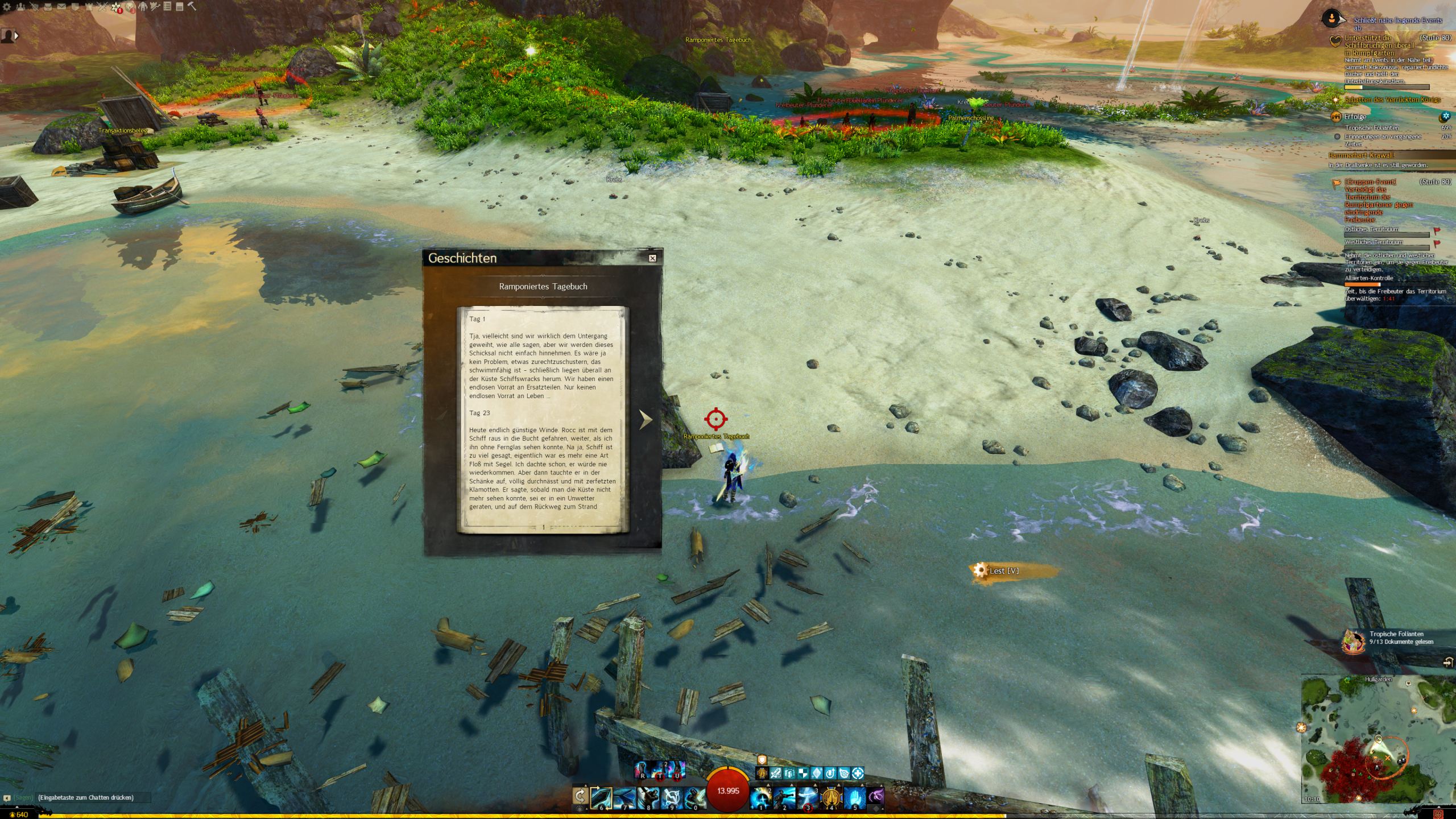This screenshot has width=1456, height=819.
Task: Open the game menu gear icon
Action: click(7, 7)
